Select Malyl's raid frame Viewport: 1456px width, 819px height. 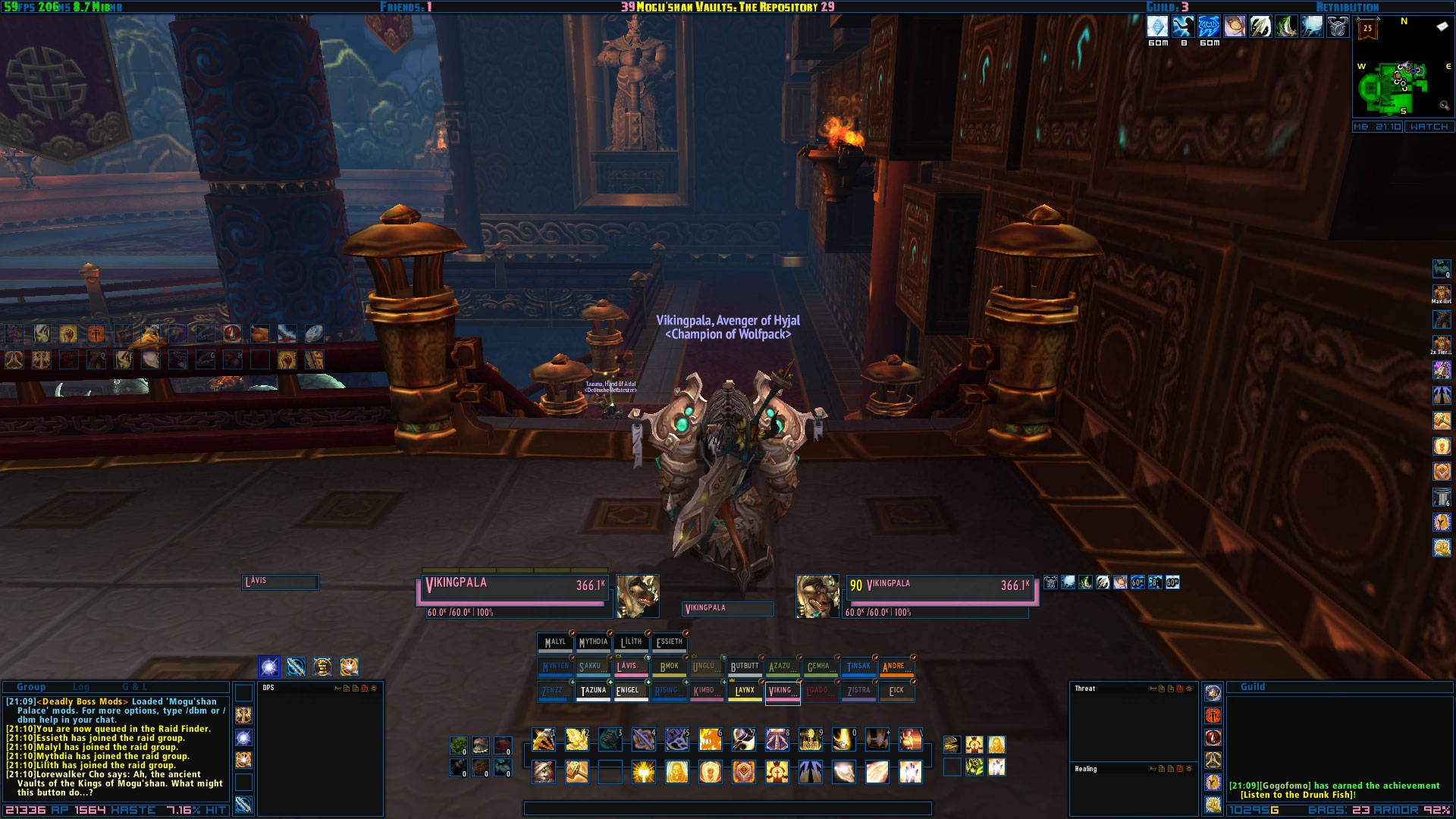point(555,642)
